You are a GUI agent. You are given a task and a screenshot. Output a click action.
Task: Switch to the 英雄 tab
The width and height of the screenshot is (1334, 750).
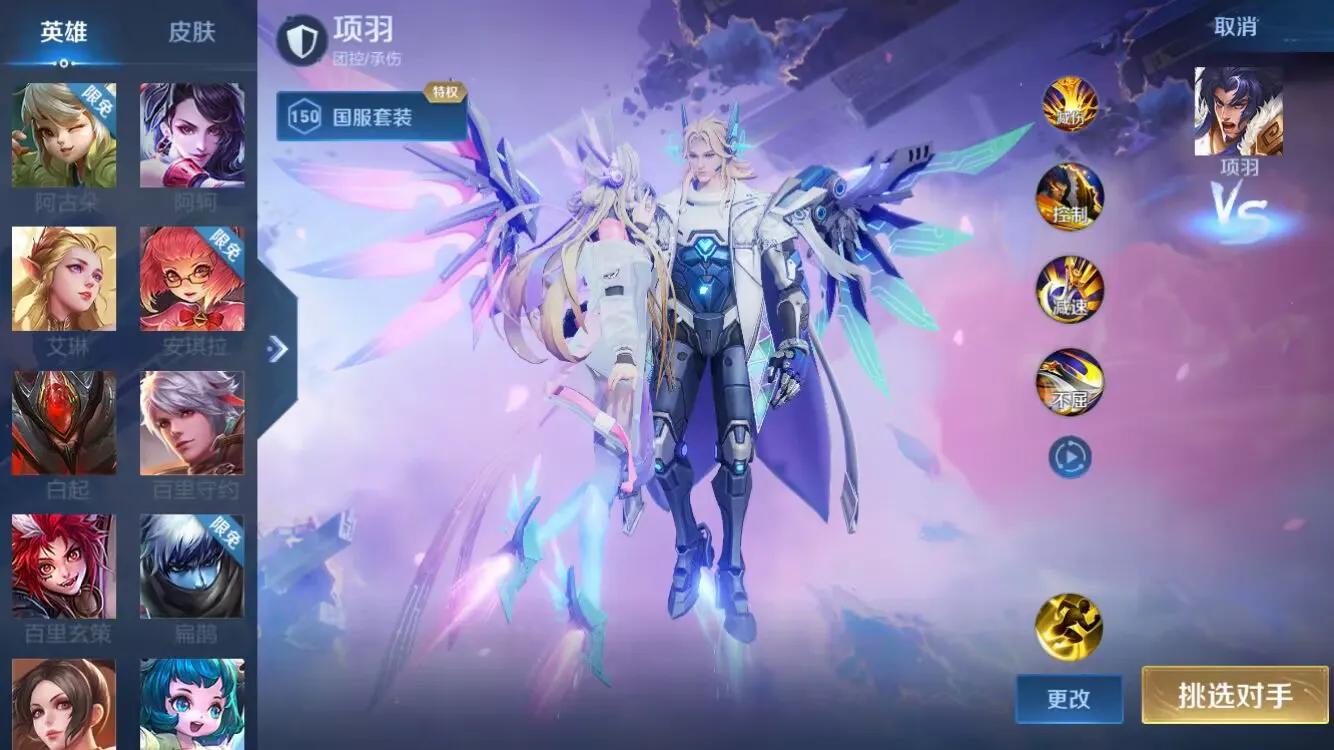(64, 32)
